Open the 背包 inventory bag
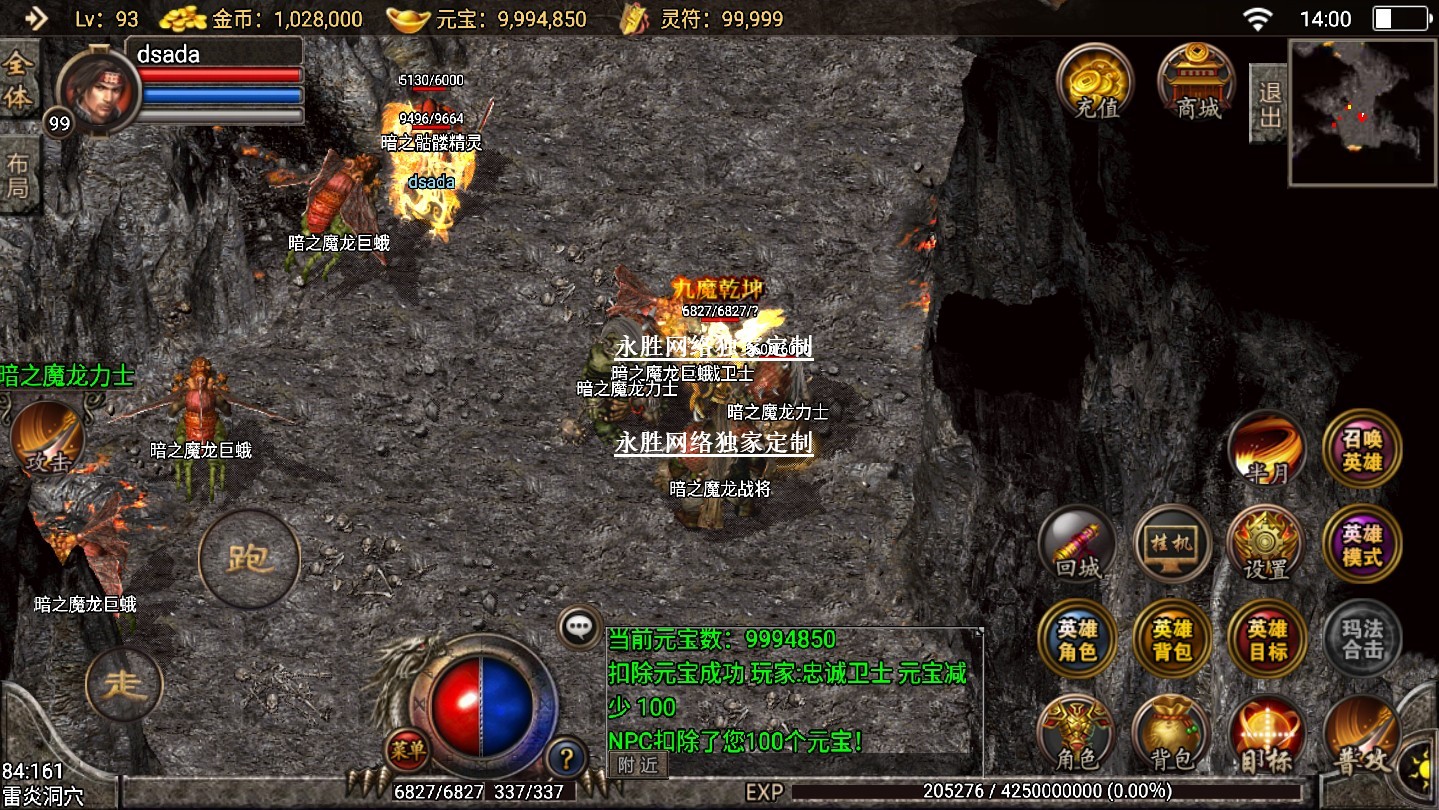 pos(1172,733)
